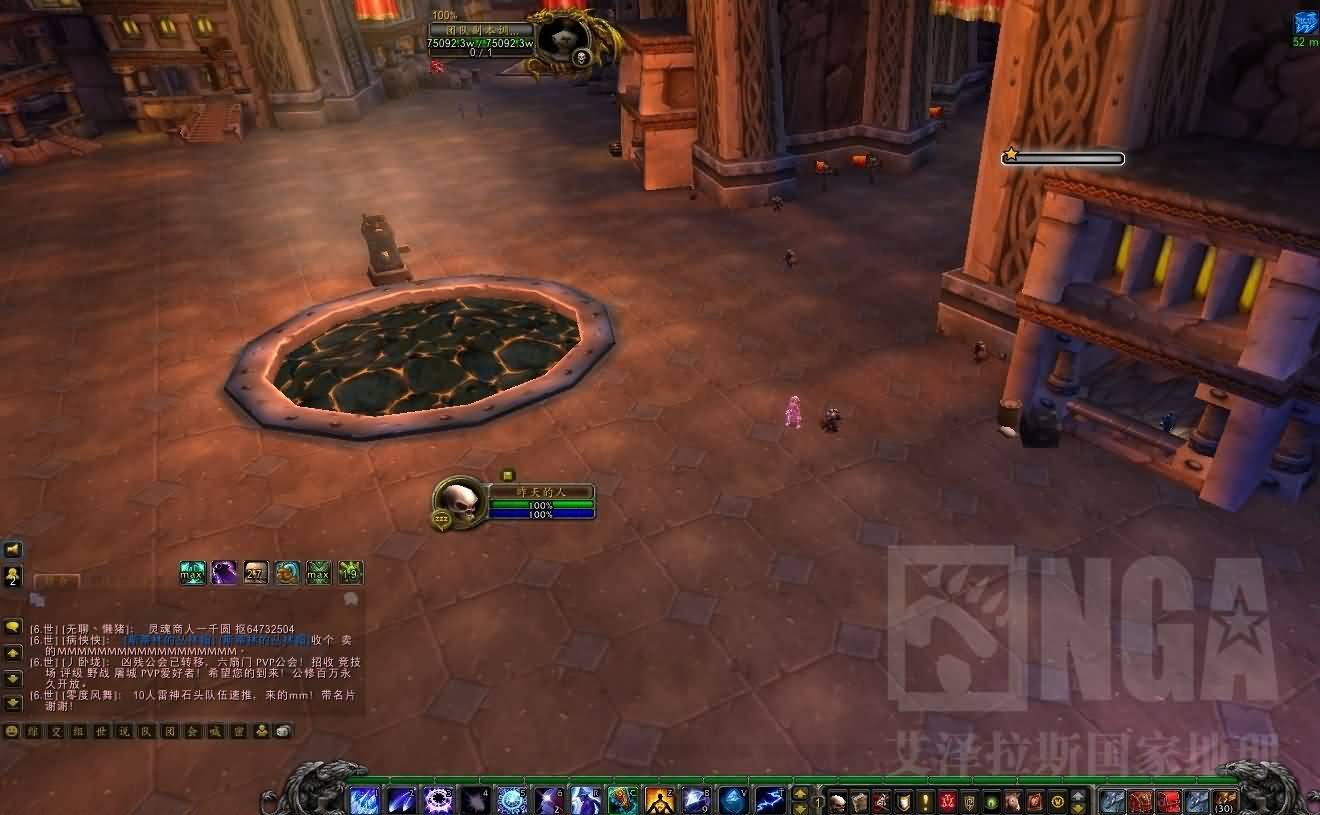Screen dimensions: 1320x815
Task: Use the orange glowing figure ability
Action: point(659,801)
